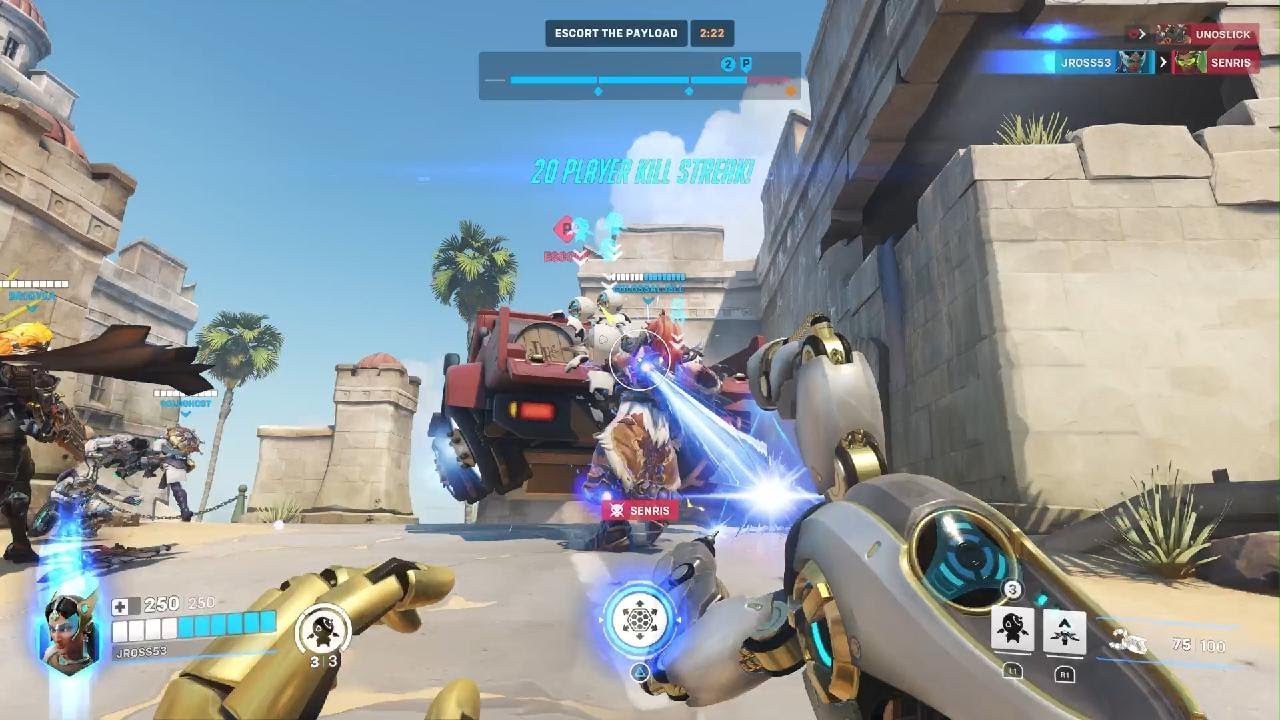Click the Photon Barrier ultimate charge icon
The image size is (1280, 720).
pyautogui.click(x=640, y=620)
